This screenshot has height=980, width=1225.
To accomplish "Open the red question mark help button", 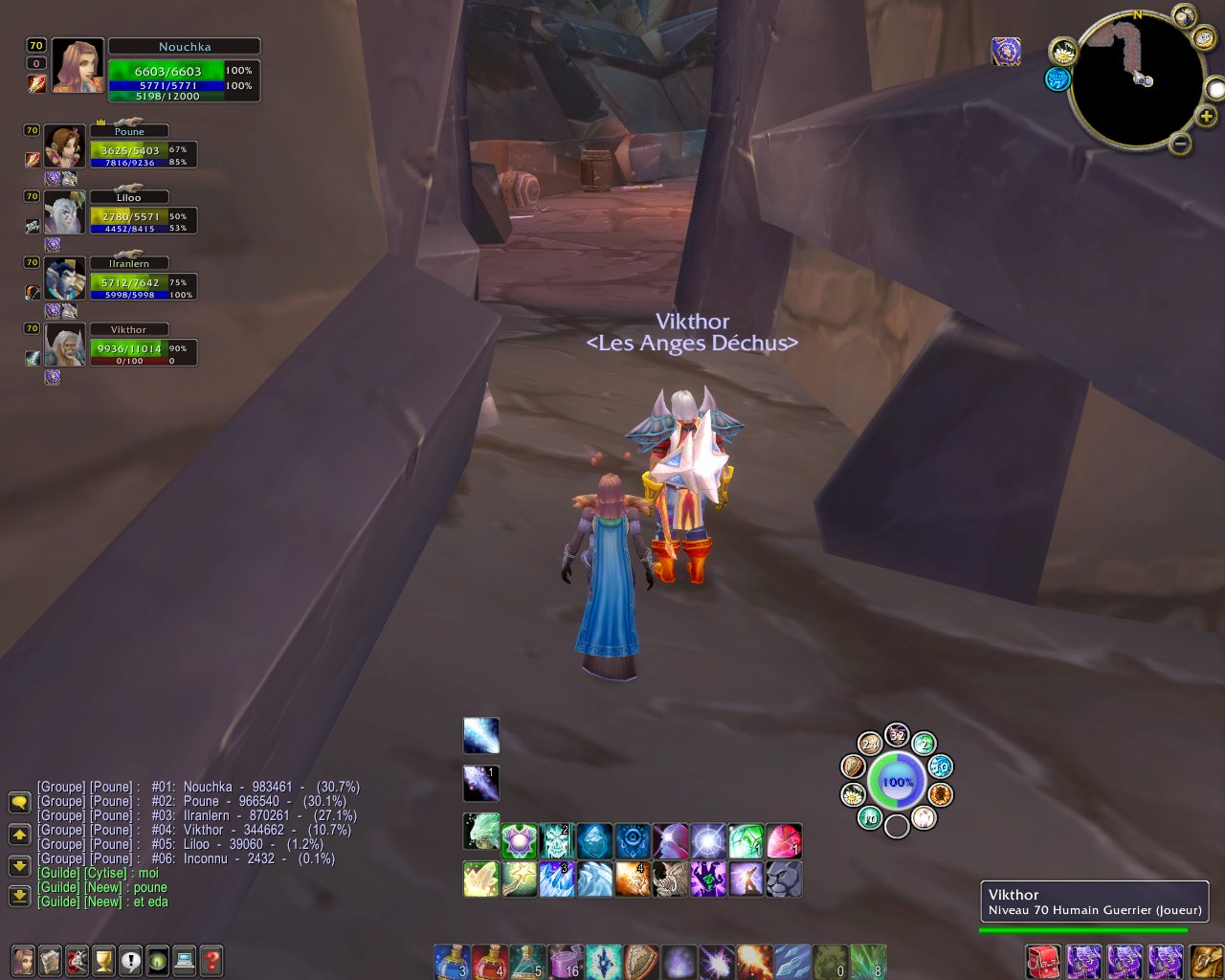I will click(212, 959).
